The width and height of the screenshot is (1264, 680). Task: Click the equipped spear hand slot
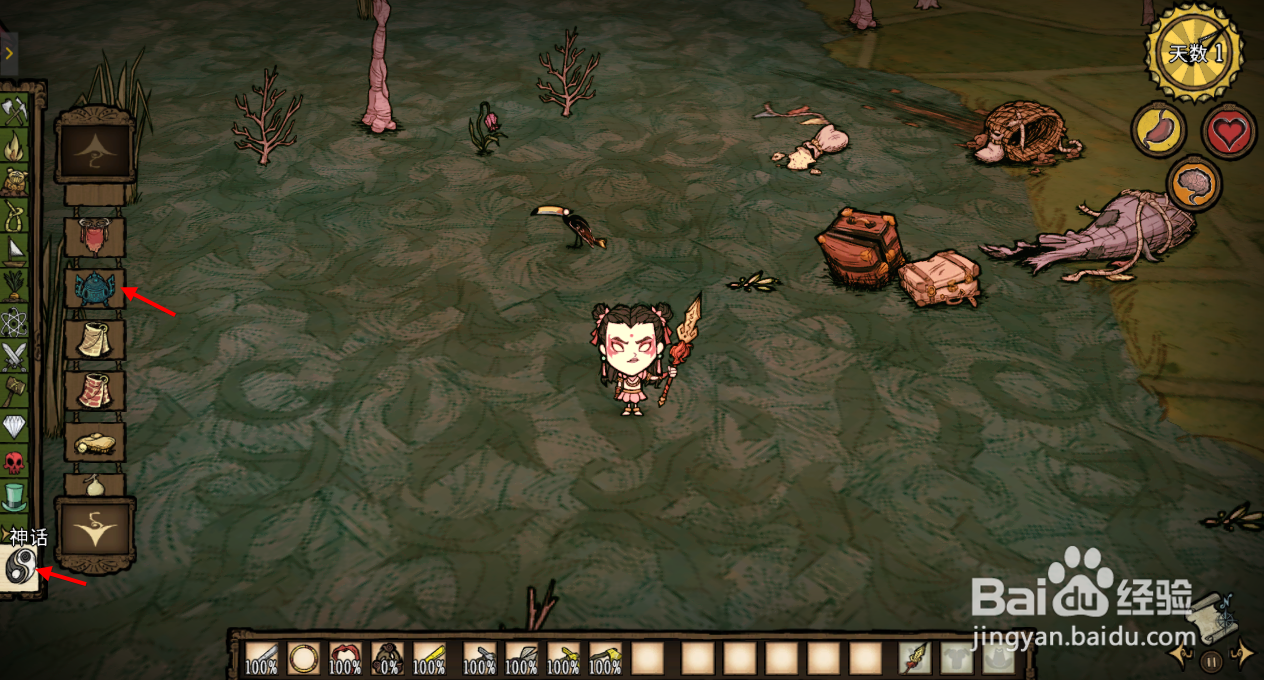click(x=914, y=658)
